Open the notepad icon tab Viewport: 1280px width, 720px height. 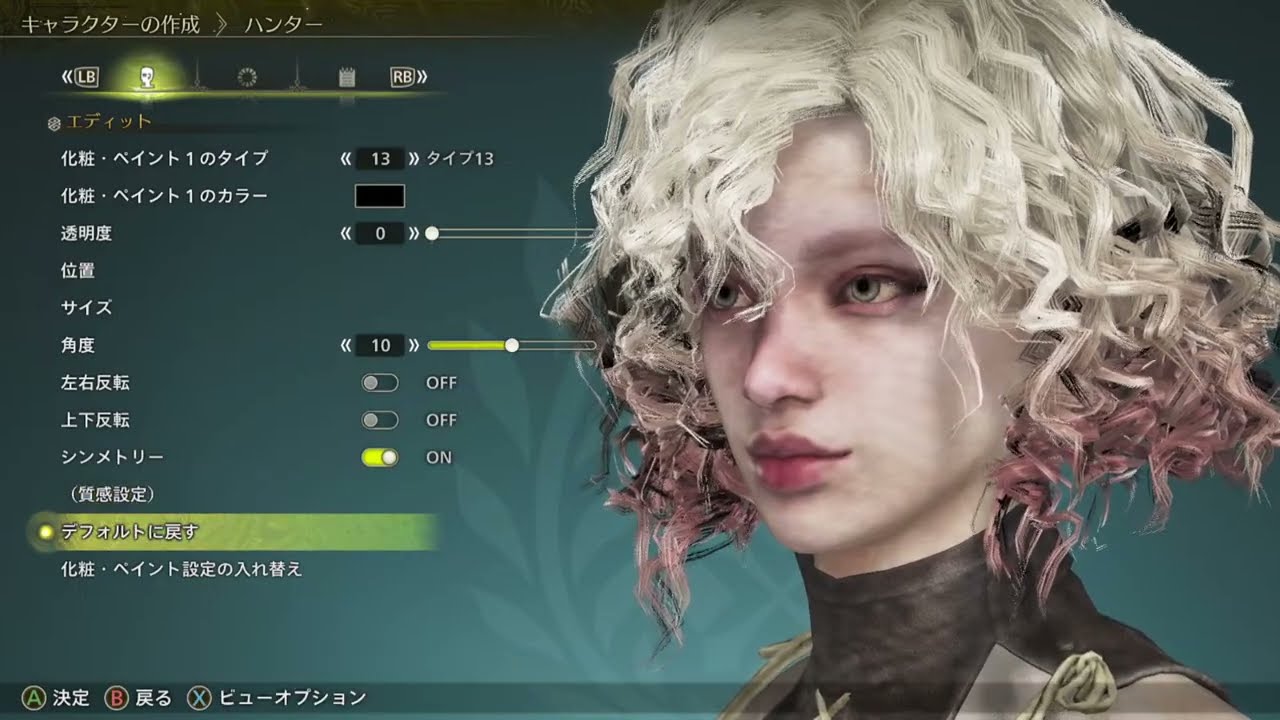click(x=347, y=77)
